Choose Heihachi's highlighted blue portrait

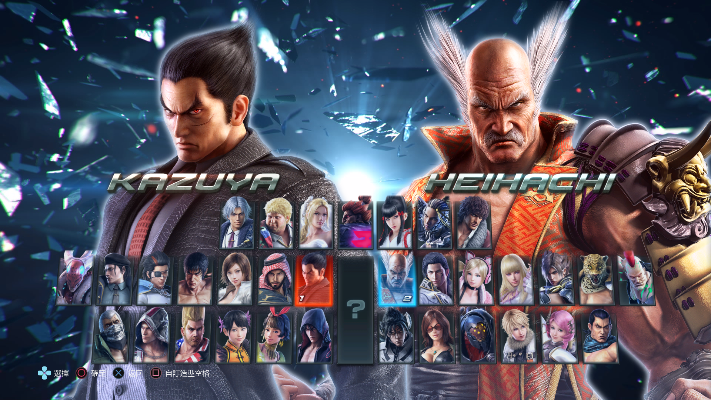pyautogui.click(x=397, y=278)
